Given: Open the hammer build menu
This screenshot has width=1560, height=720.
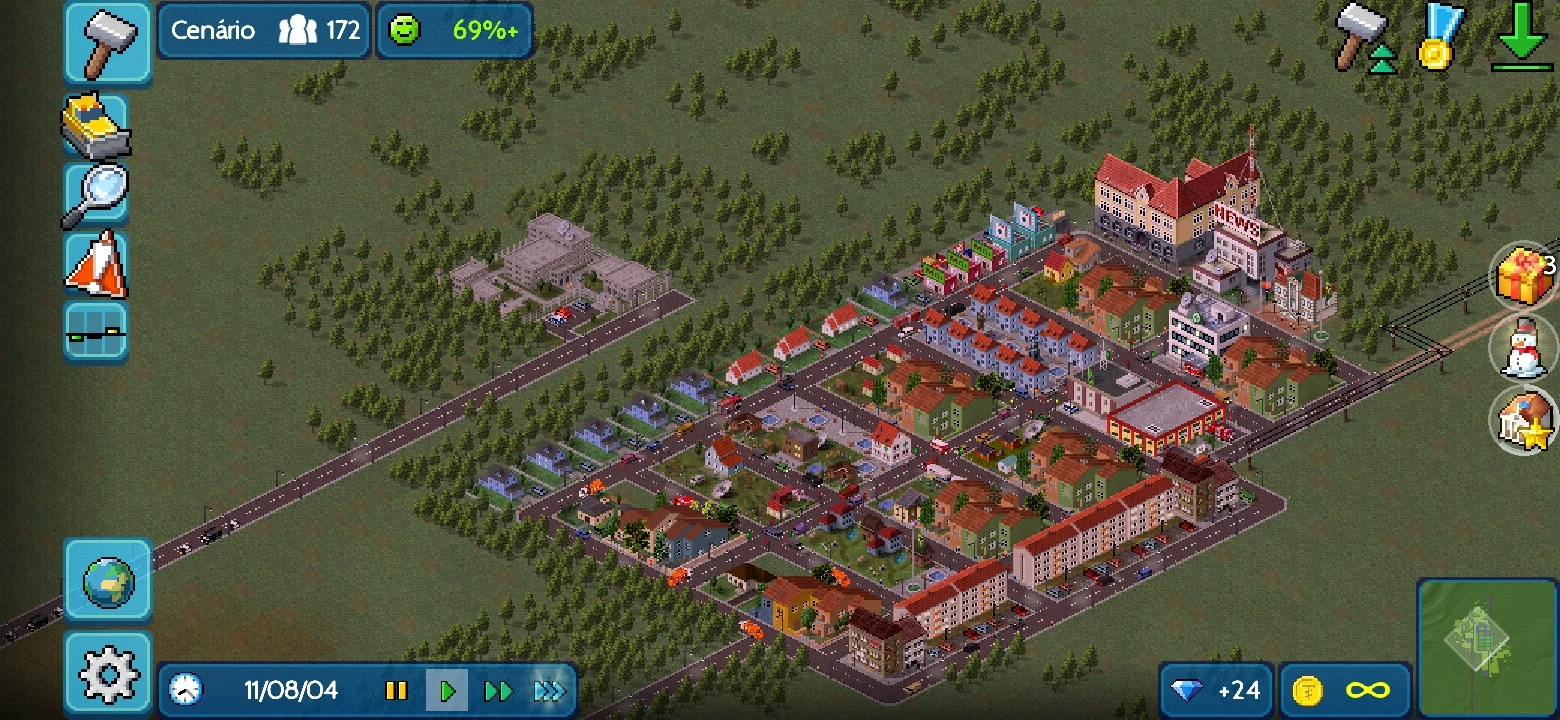Looking at the screenshot, I should click(108, 43).
